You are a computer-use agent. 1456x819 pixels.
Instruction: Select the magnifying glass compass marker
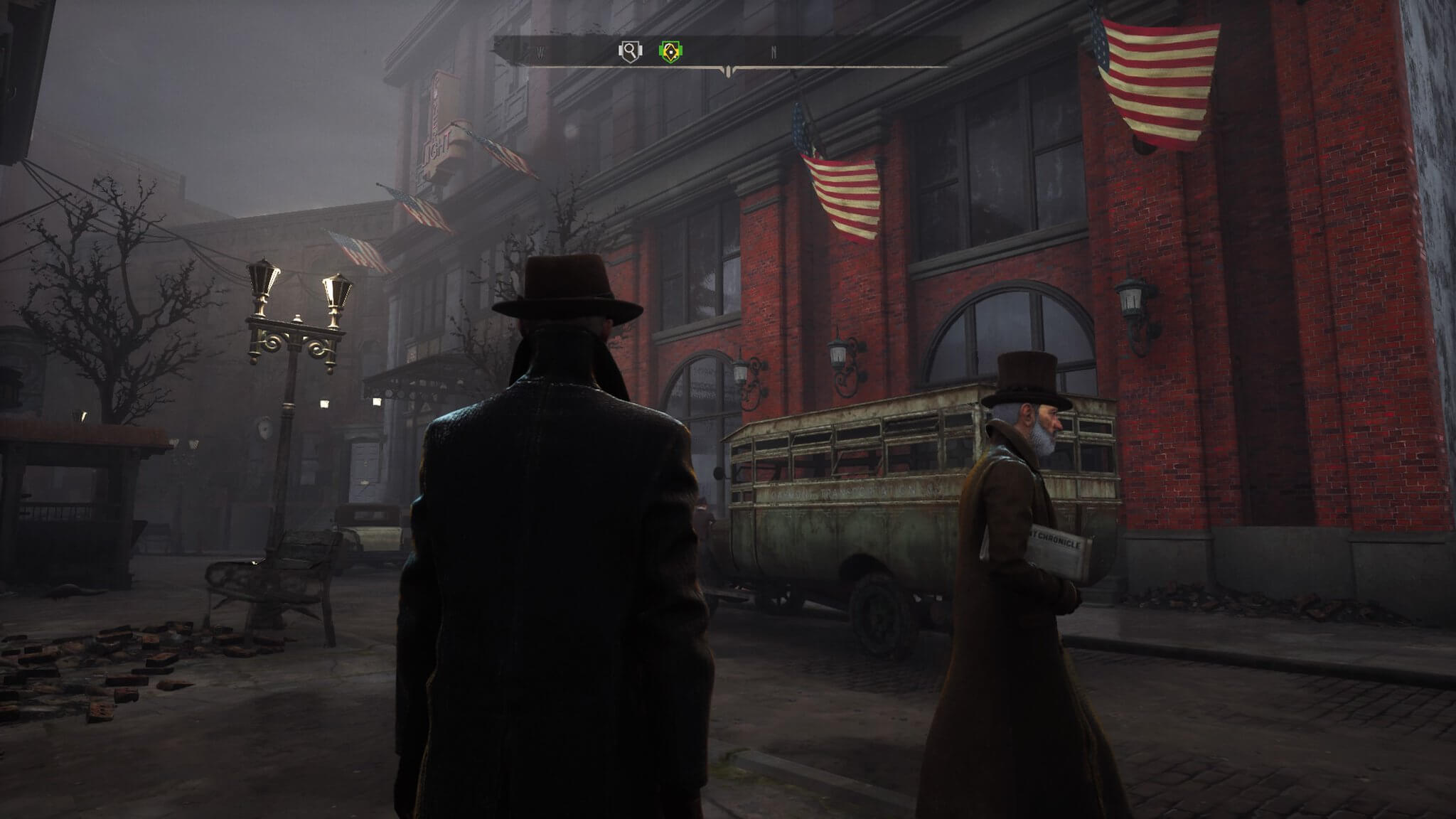point(630,51)
